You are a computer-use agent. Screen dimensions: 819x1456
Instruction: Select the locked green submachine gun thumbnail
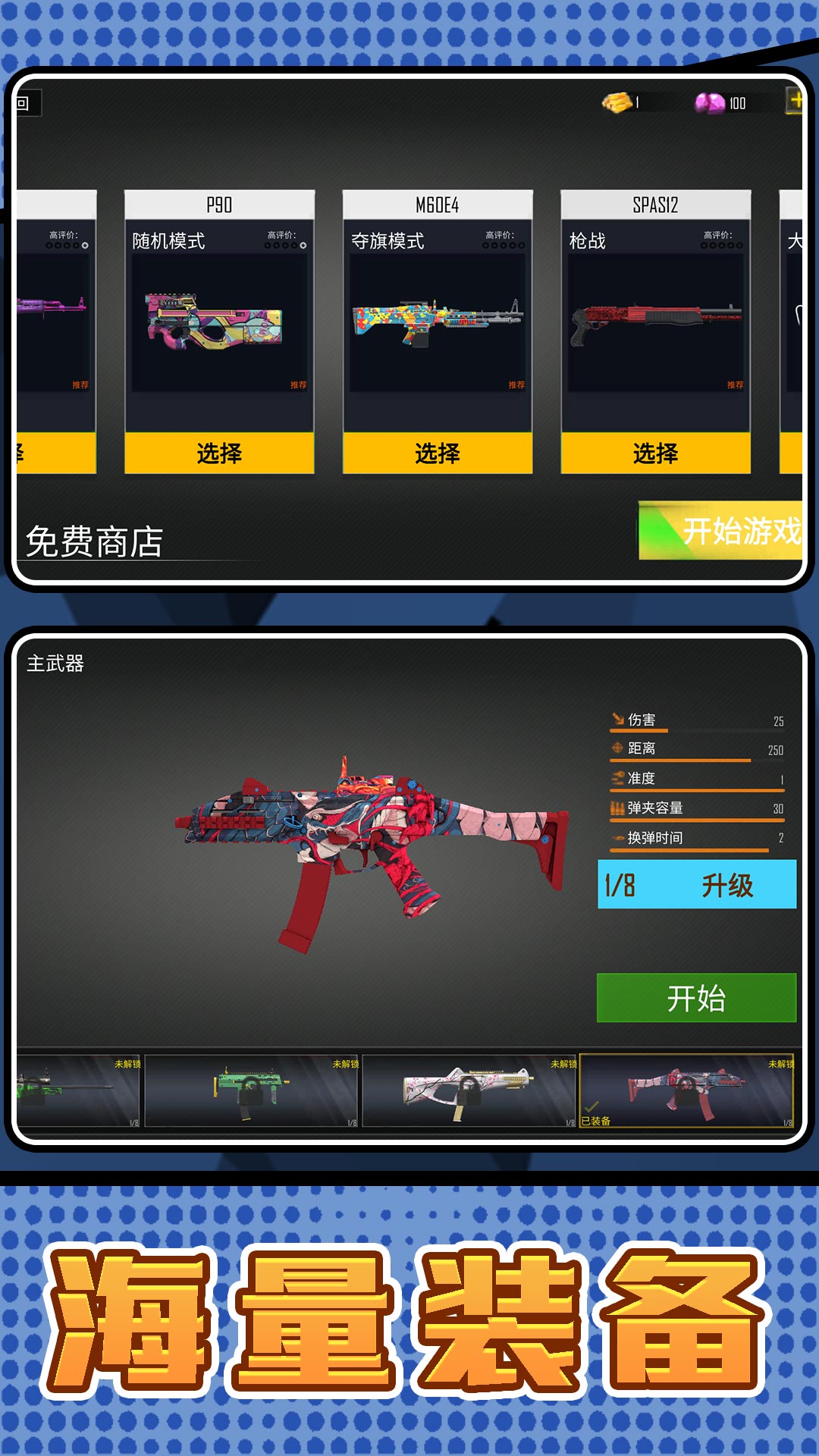250,1090
